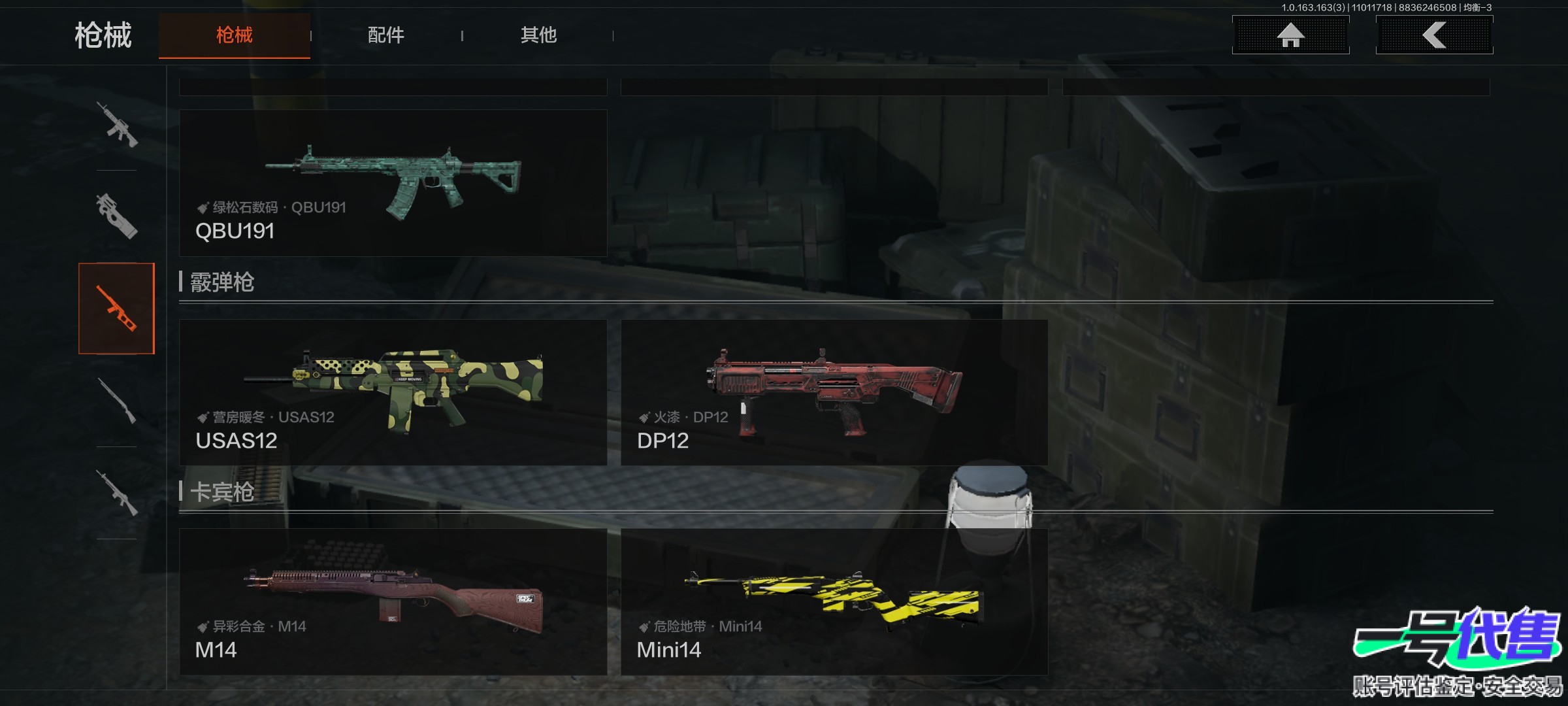This screenshot has width=1568, height=706.
Task: Choose the camo USAS12 shotgun card
Action: pos(393,392)
